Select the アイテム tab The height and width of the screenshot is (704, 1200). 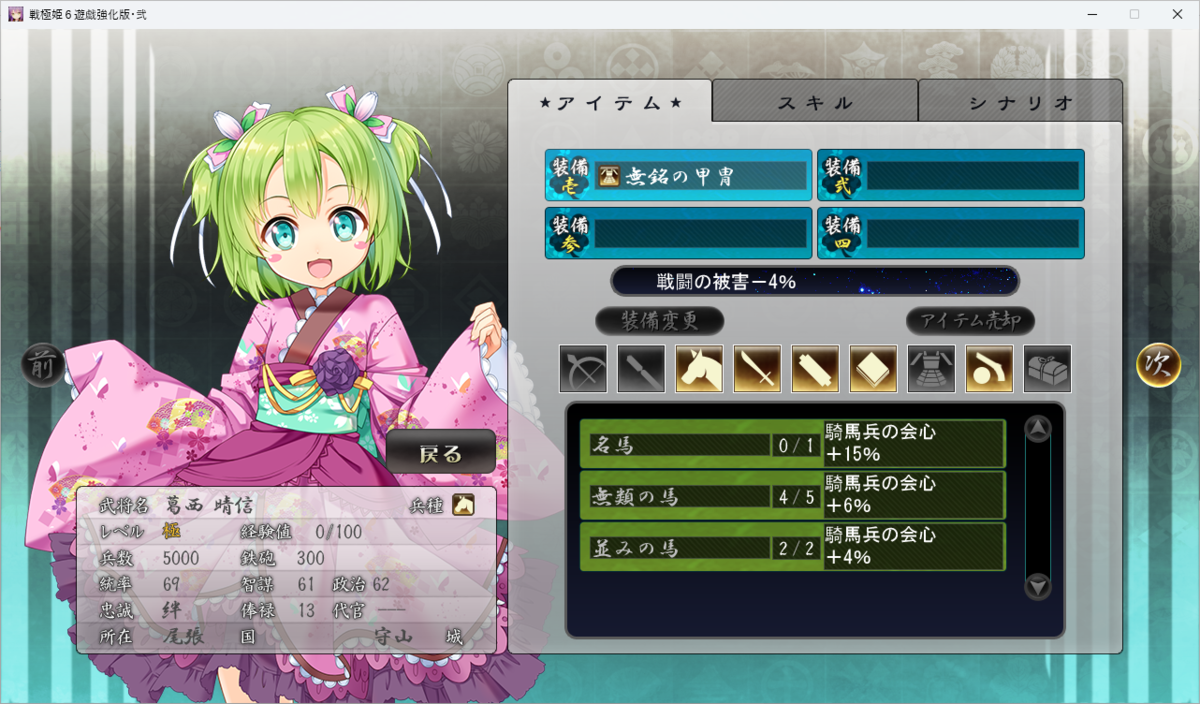point(610,102)
